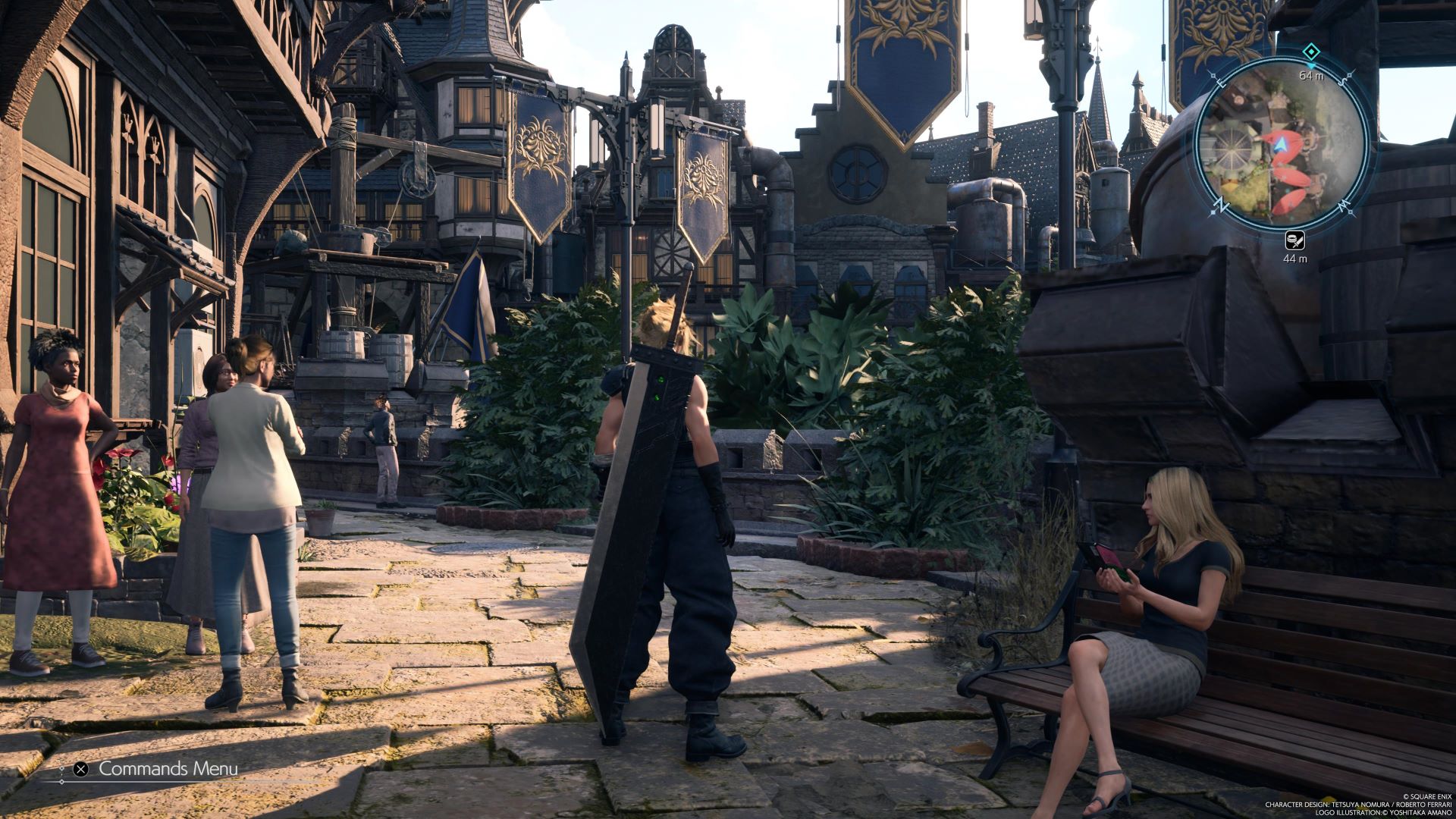
Task: Click the shop icon below the minimap
Action: [1294, 240]
